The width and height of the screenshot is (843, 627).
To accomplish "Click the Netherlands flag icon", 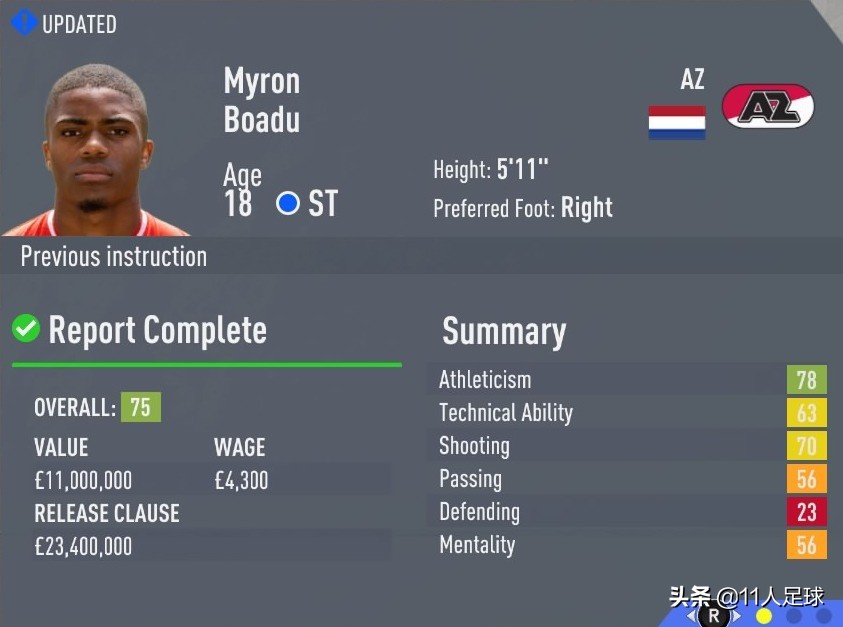I will [677, 122].
